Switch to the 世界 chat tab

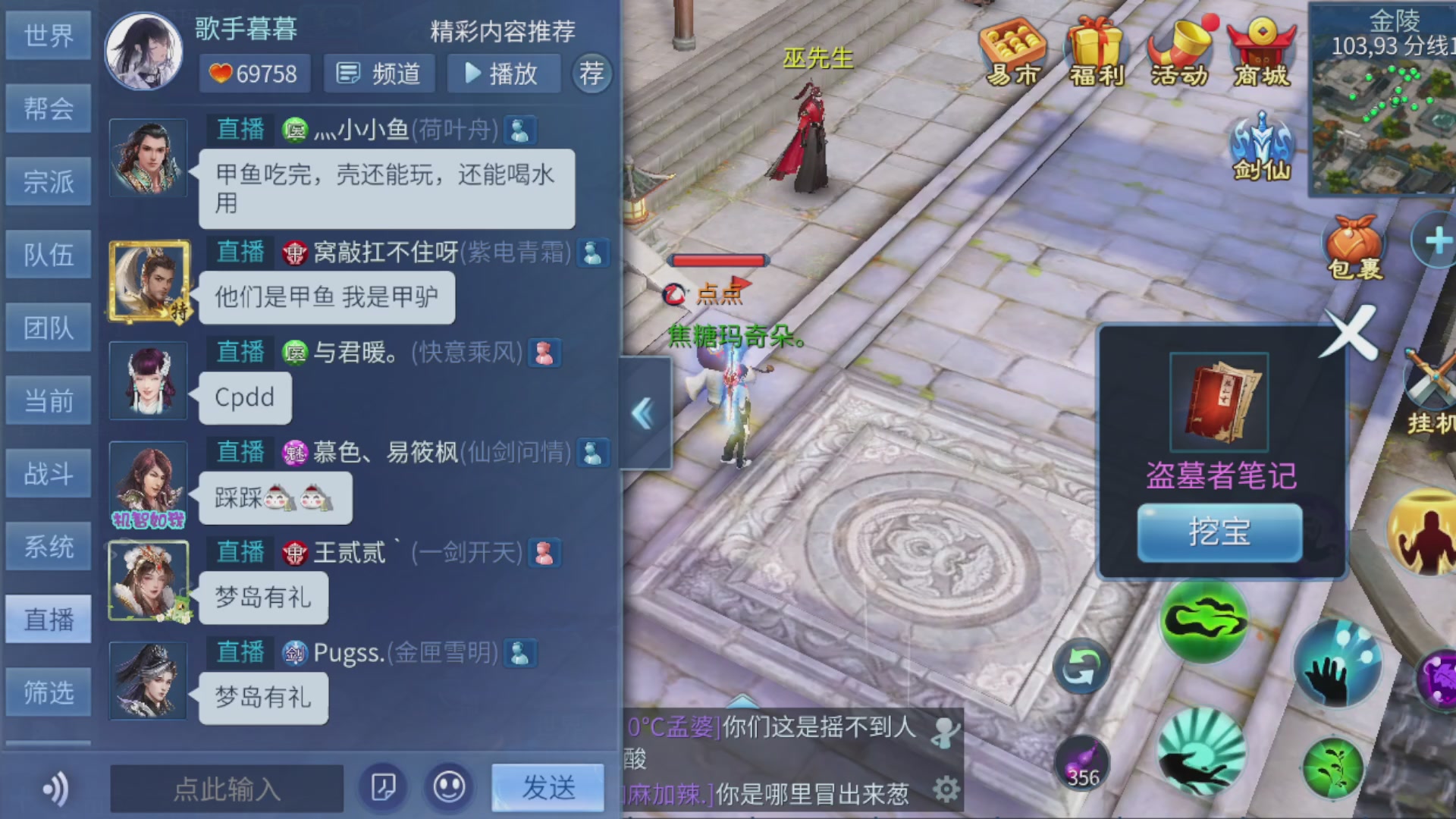pos(48,35)
